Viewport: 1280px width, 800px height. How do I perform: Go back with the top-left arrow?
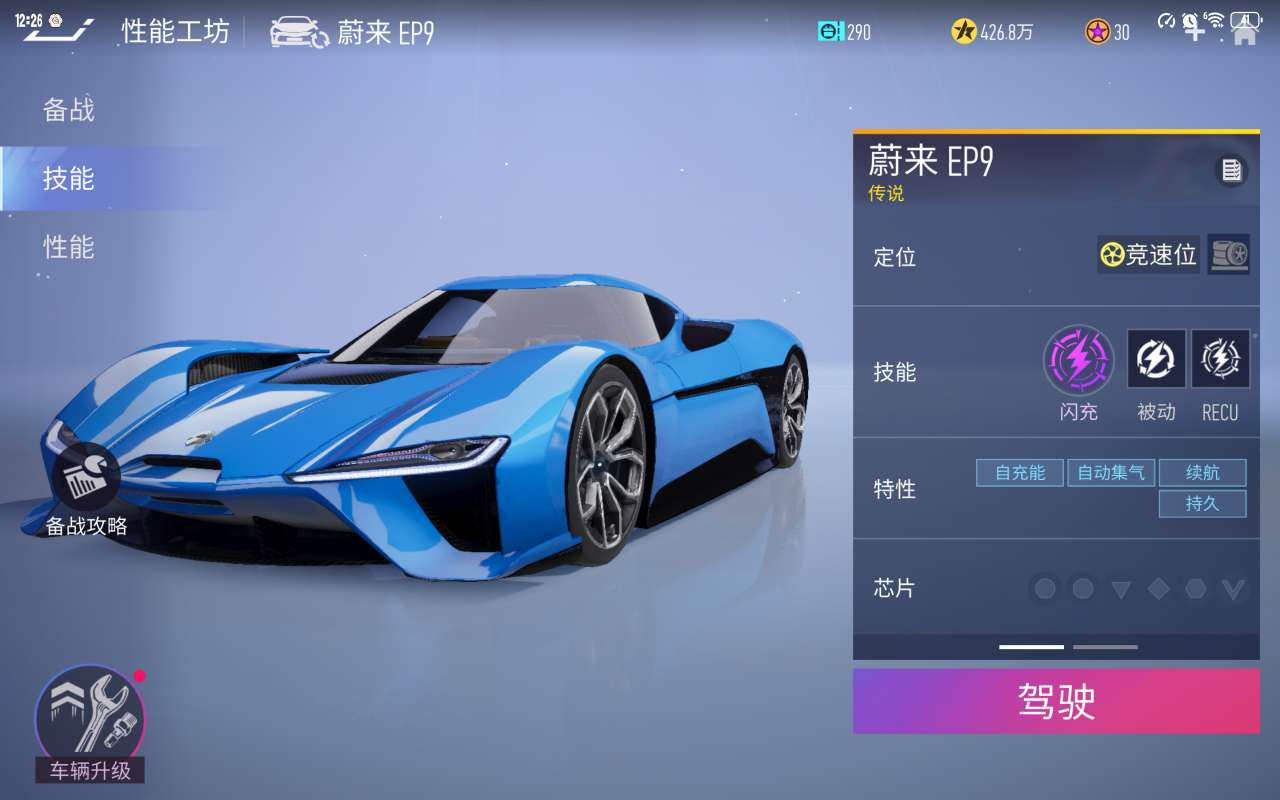[x=58, y=32]
